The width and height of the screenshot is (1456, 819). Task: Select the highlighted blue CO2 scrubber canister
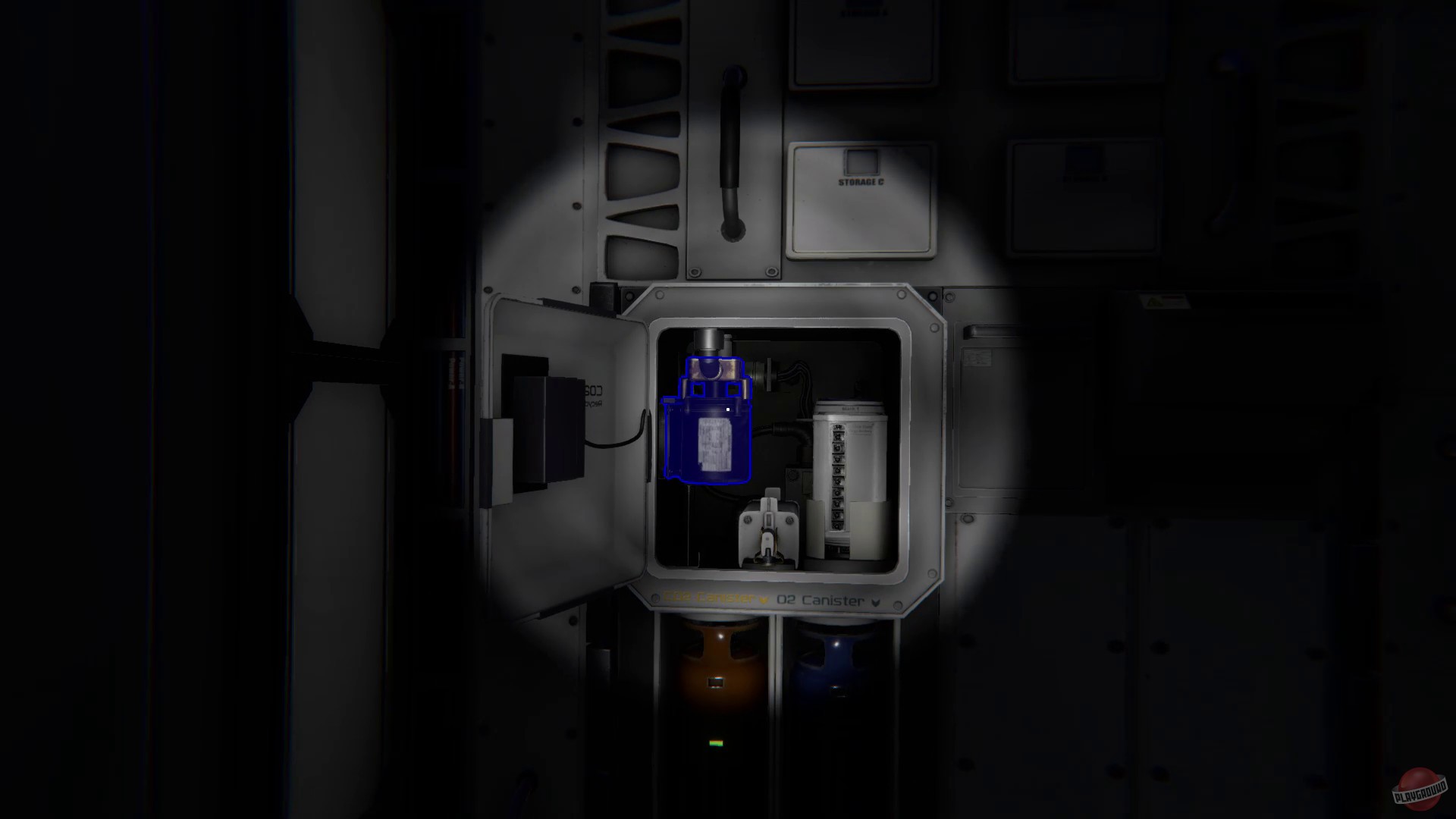coord(708,421)
